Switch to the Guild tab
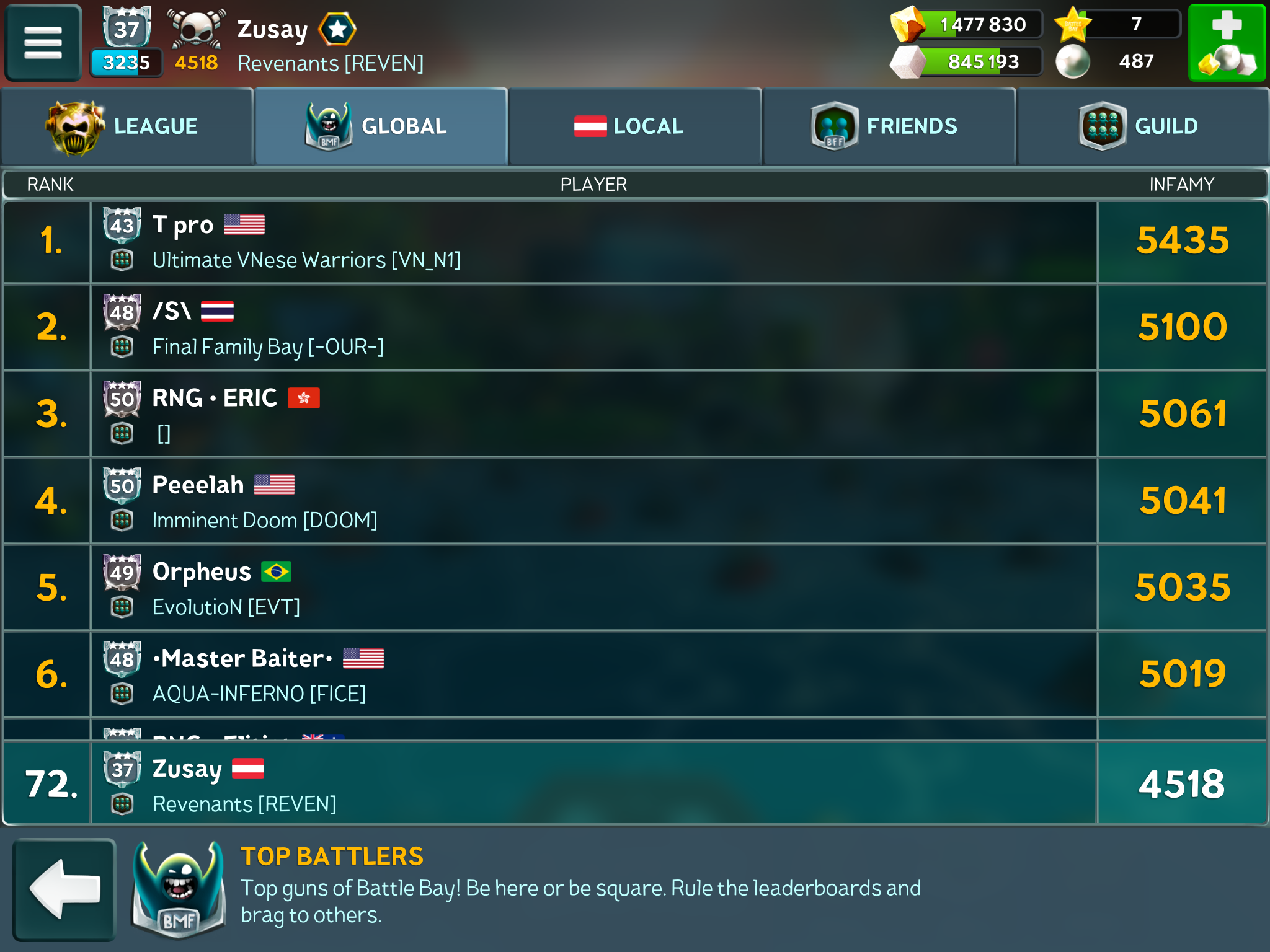The width and height of the screenshot is (1270, 952). (x=1142, y=126)
